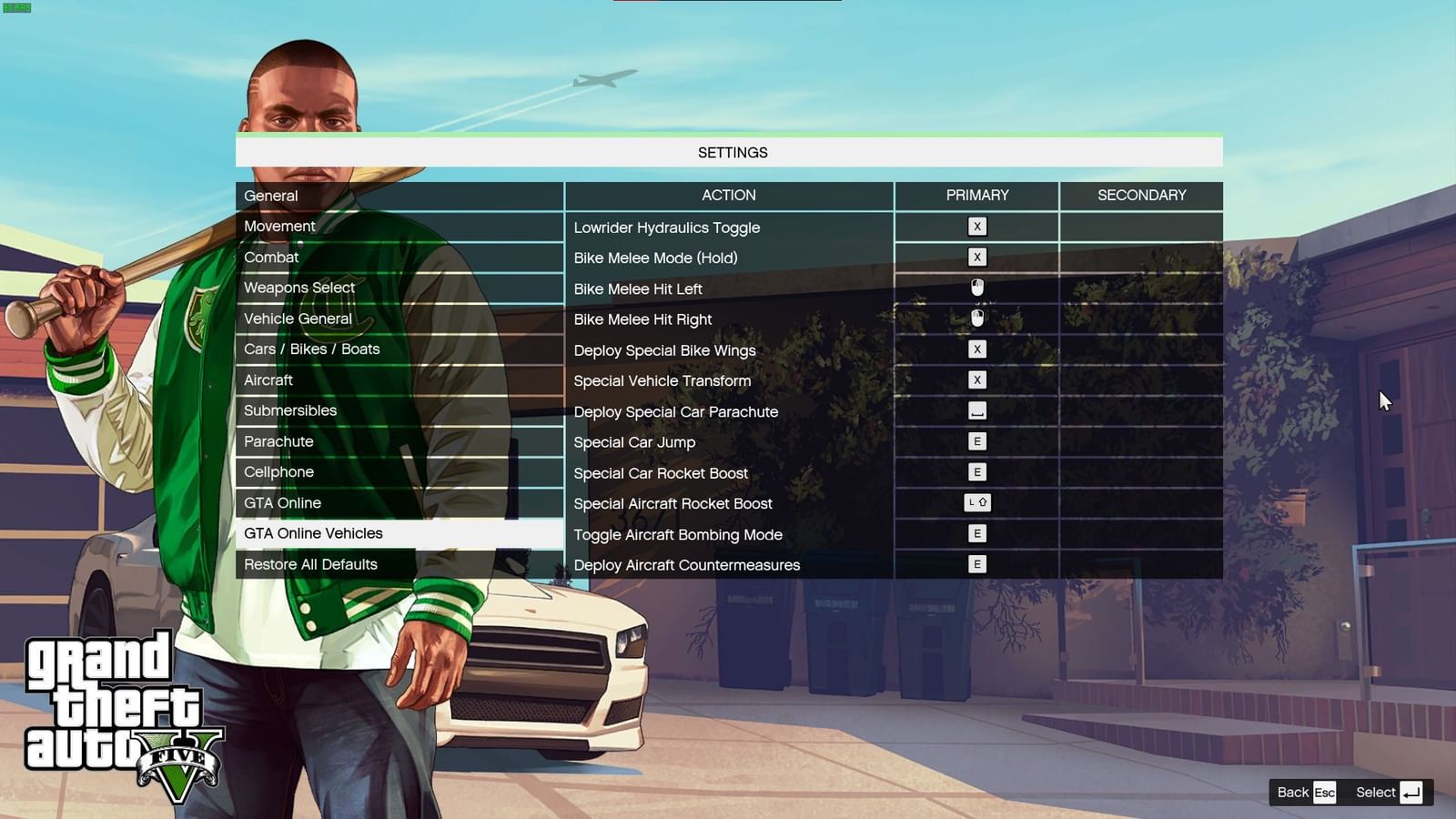Click the X binding for Bike Melee Mode (Hold)
Viewport: 1456px width, 819px height.
click(x=976, y=258)
